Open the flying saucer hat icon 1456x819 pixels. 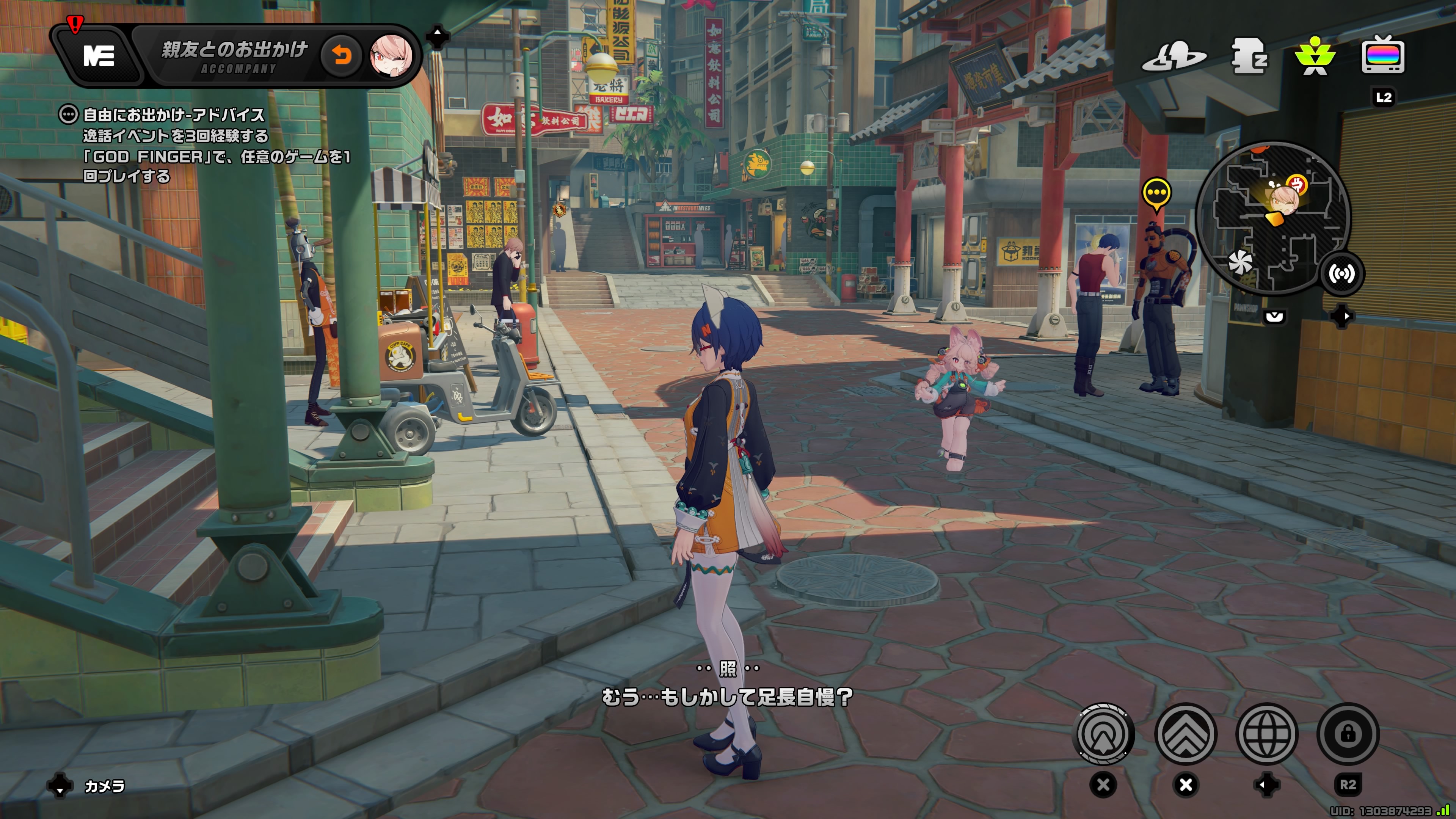tap(1174, 56)
